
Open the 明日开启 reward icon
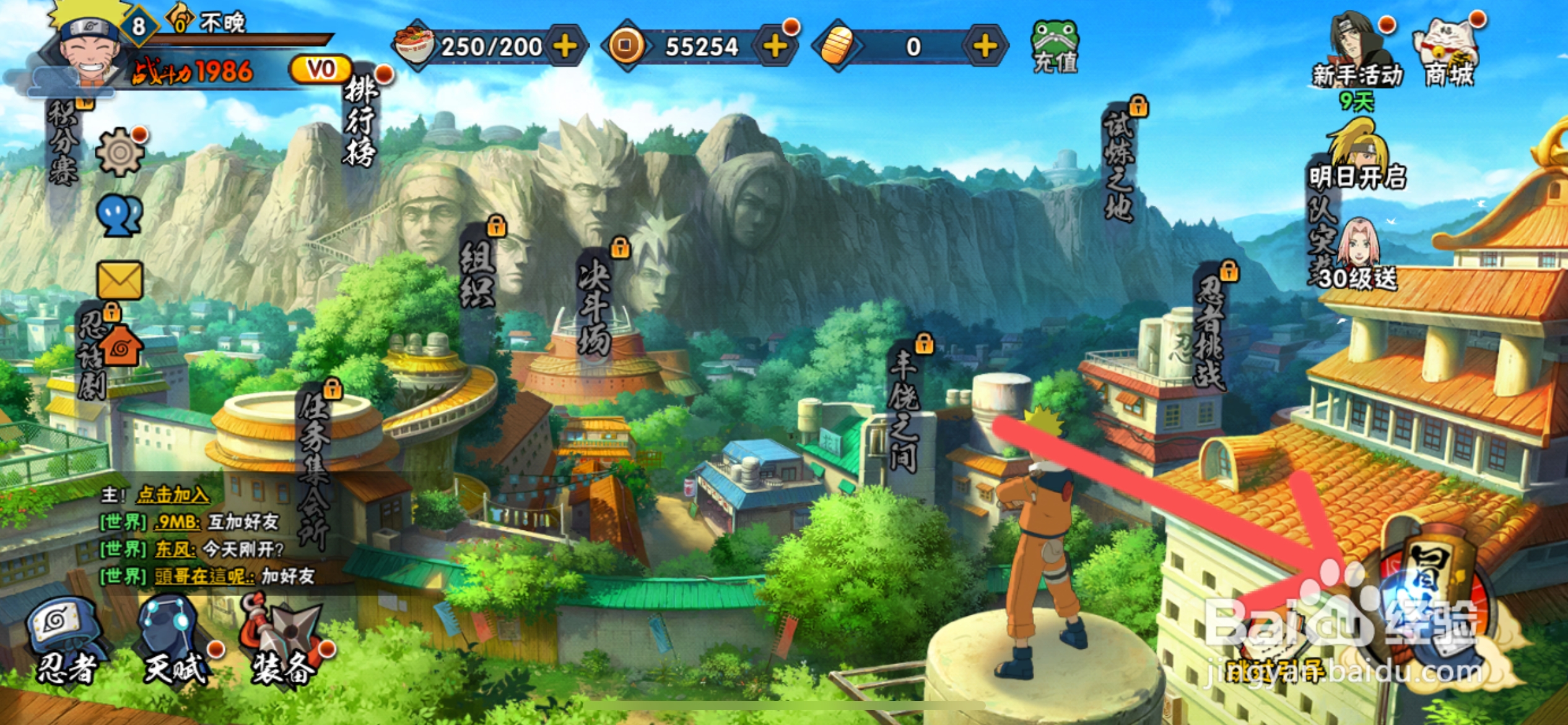(1357, 155)
